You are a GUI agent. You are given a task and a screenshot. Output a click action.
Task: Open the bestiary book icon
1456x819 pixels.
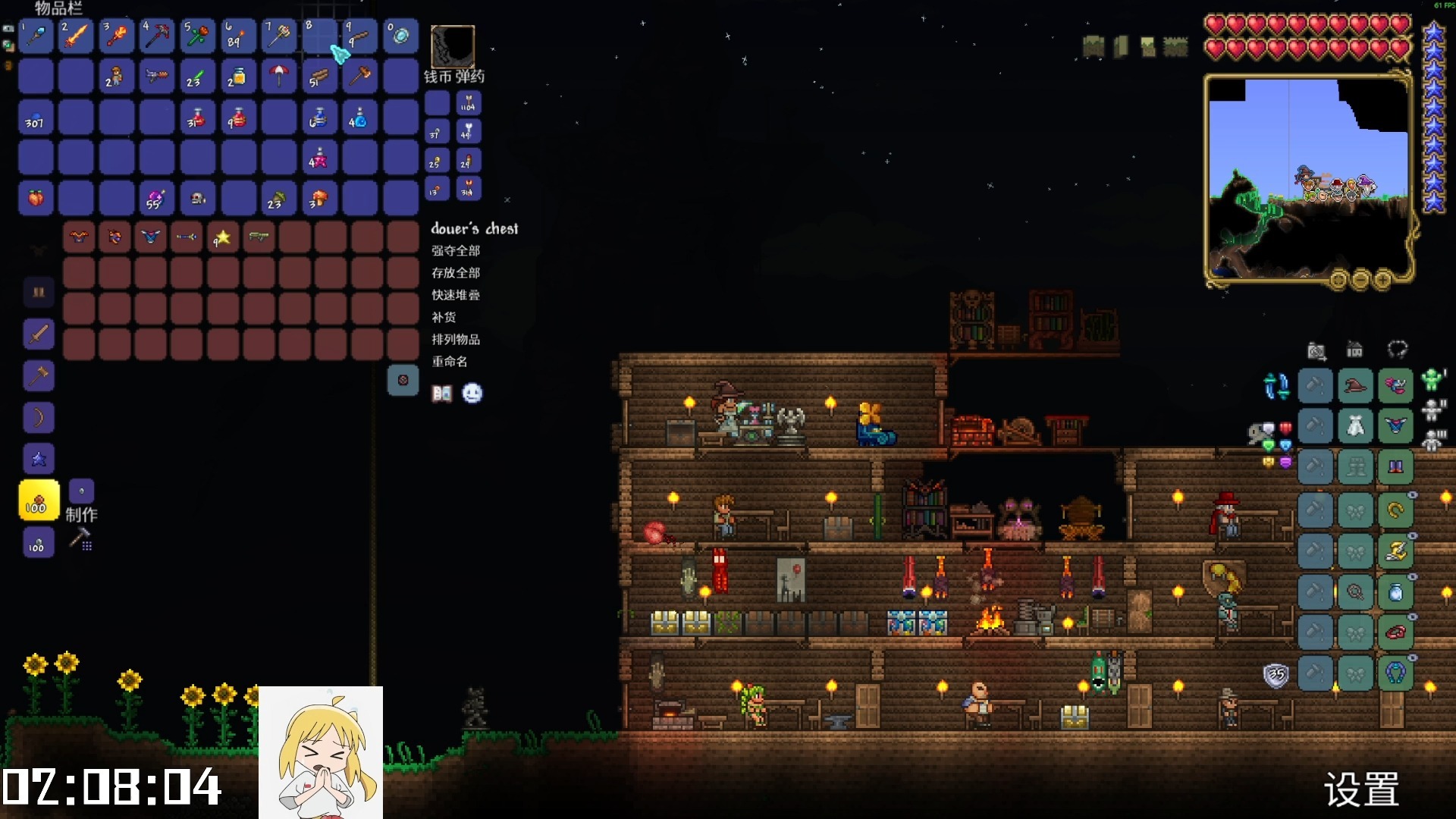(442, 393)
